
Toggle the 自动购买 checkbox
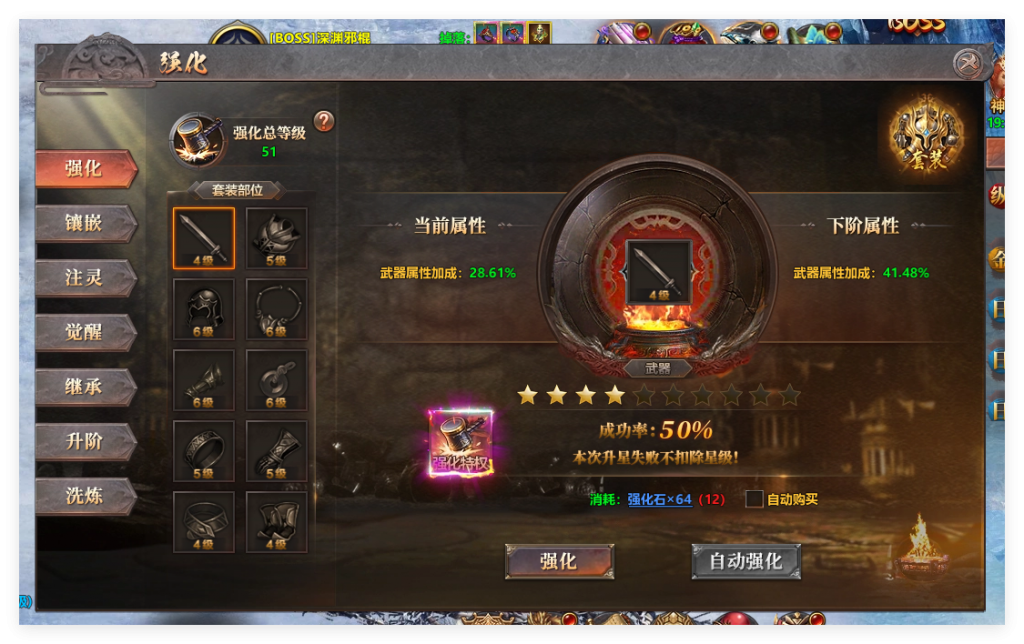pyautogui.click(x=755, y=499)
